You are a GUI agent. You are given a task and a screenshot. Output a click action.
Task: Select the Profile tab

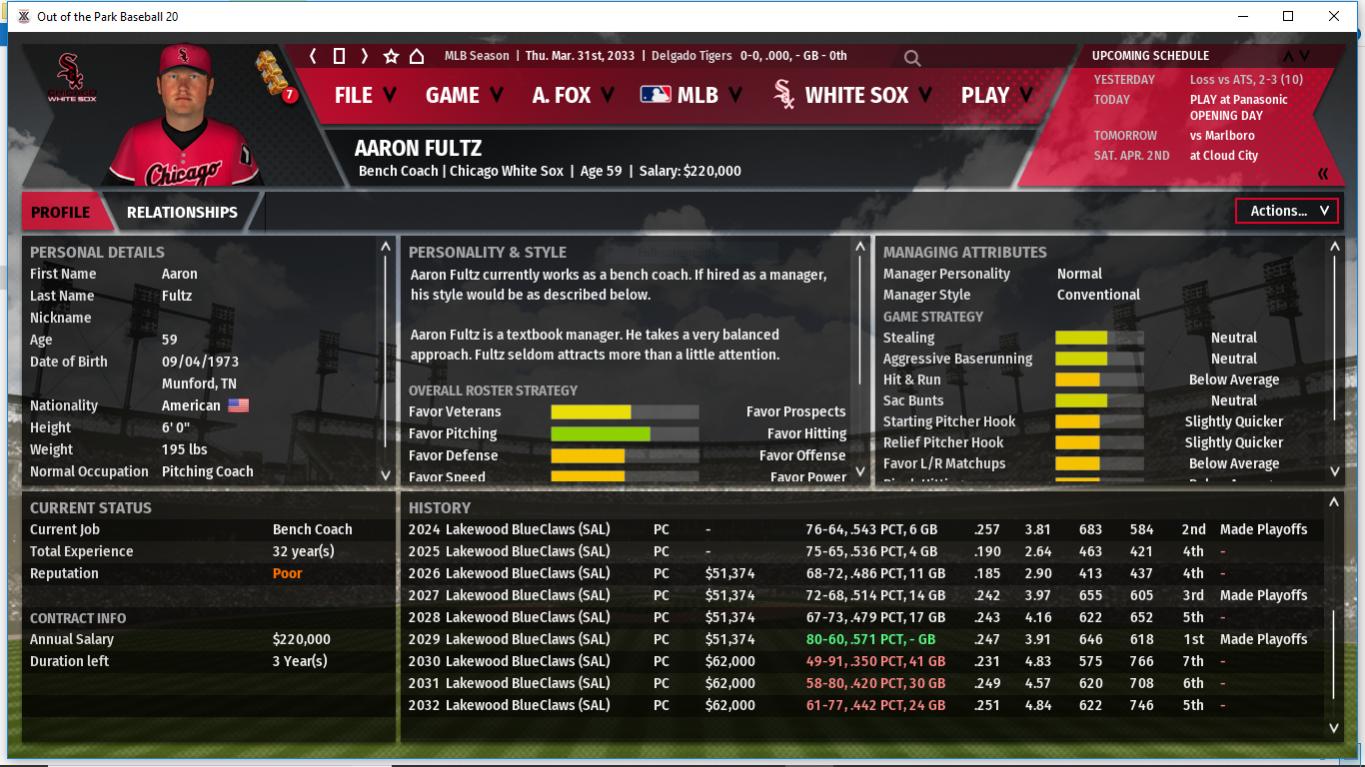pos(60,212)
